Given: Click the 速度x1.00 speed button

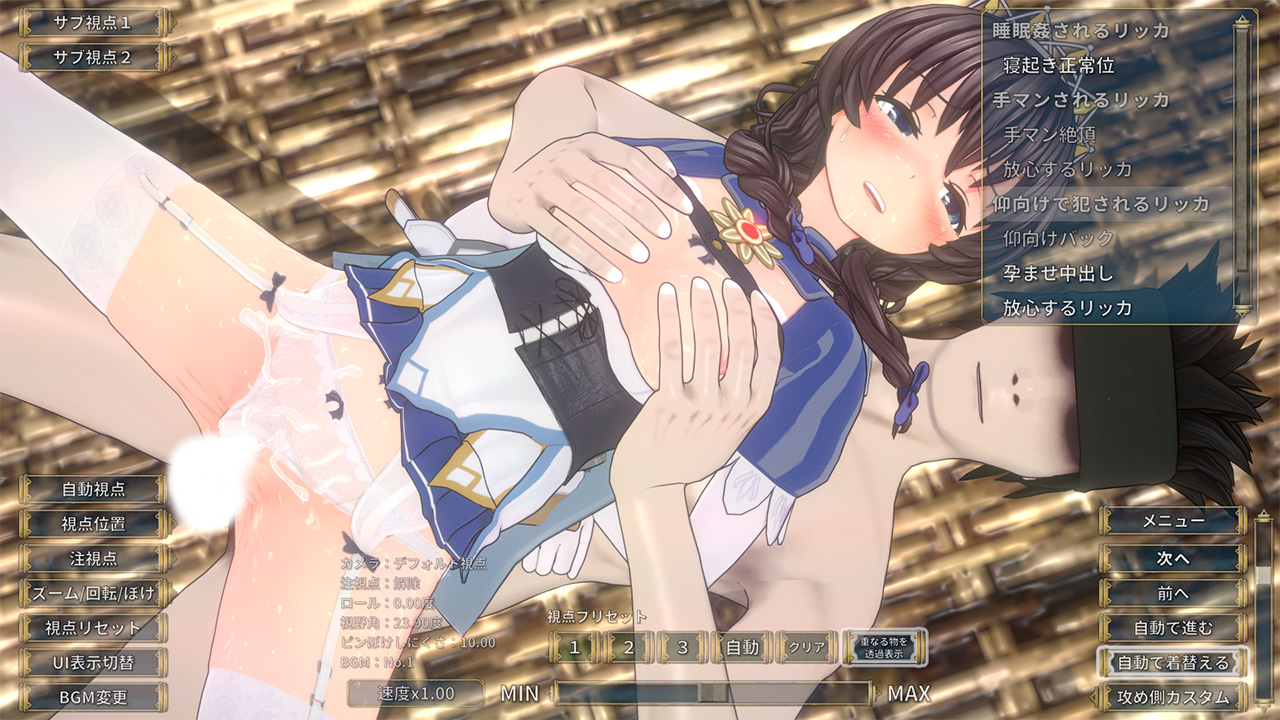Looking at the screenshot, I should (415, 693).
